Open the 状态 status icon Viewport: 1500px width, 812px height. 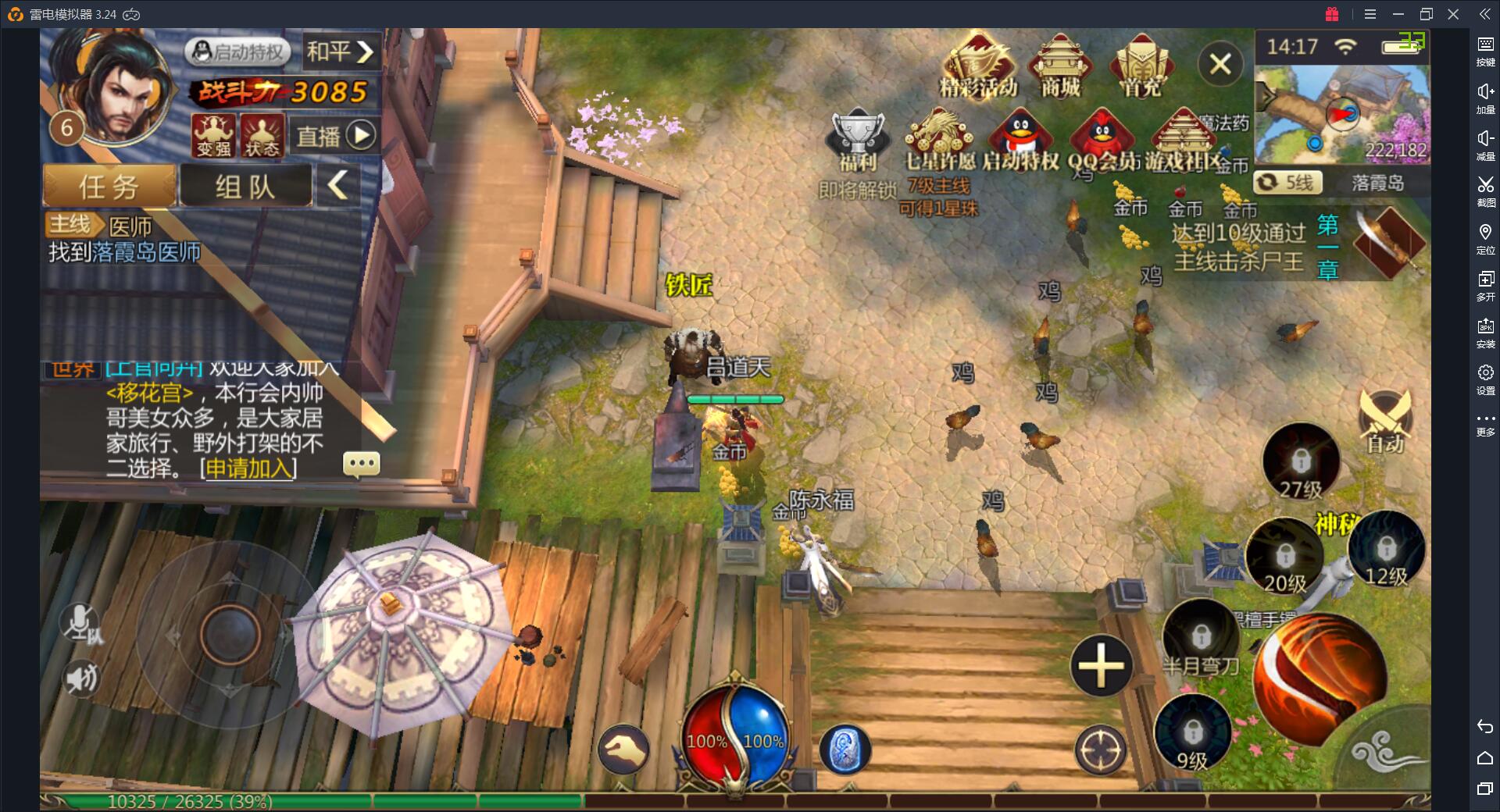[x=262, y=135]
